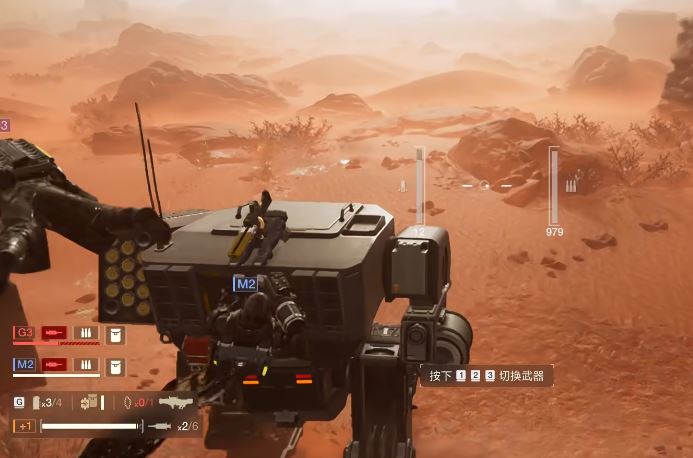Click the M2 marker above the mech pilot
The height and width of the screenshot is (458, 693).
pos(245,284)
